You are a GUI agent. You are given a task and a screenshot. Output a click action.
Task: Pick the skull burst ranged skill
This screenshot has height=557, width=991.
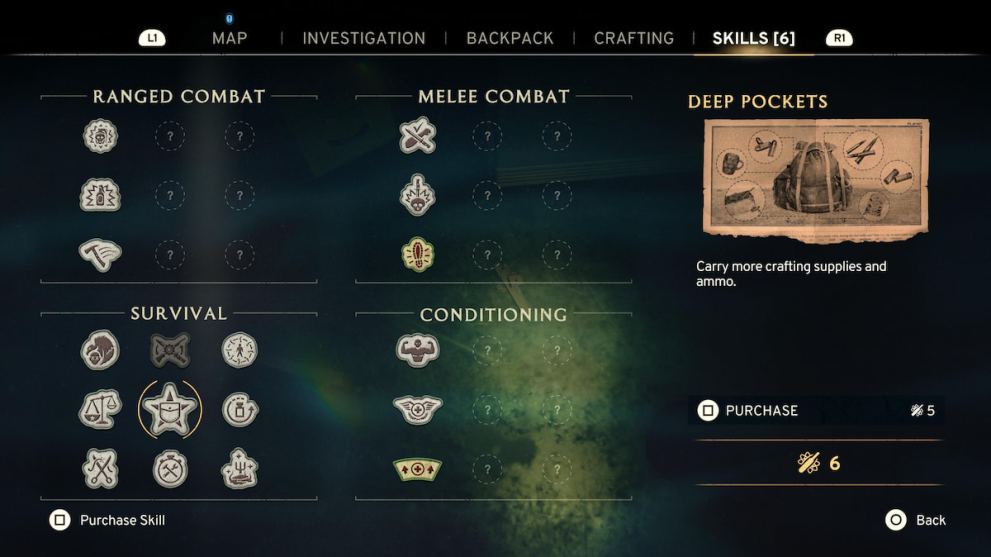100,136
